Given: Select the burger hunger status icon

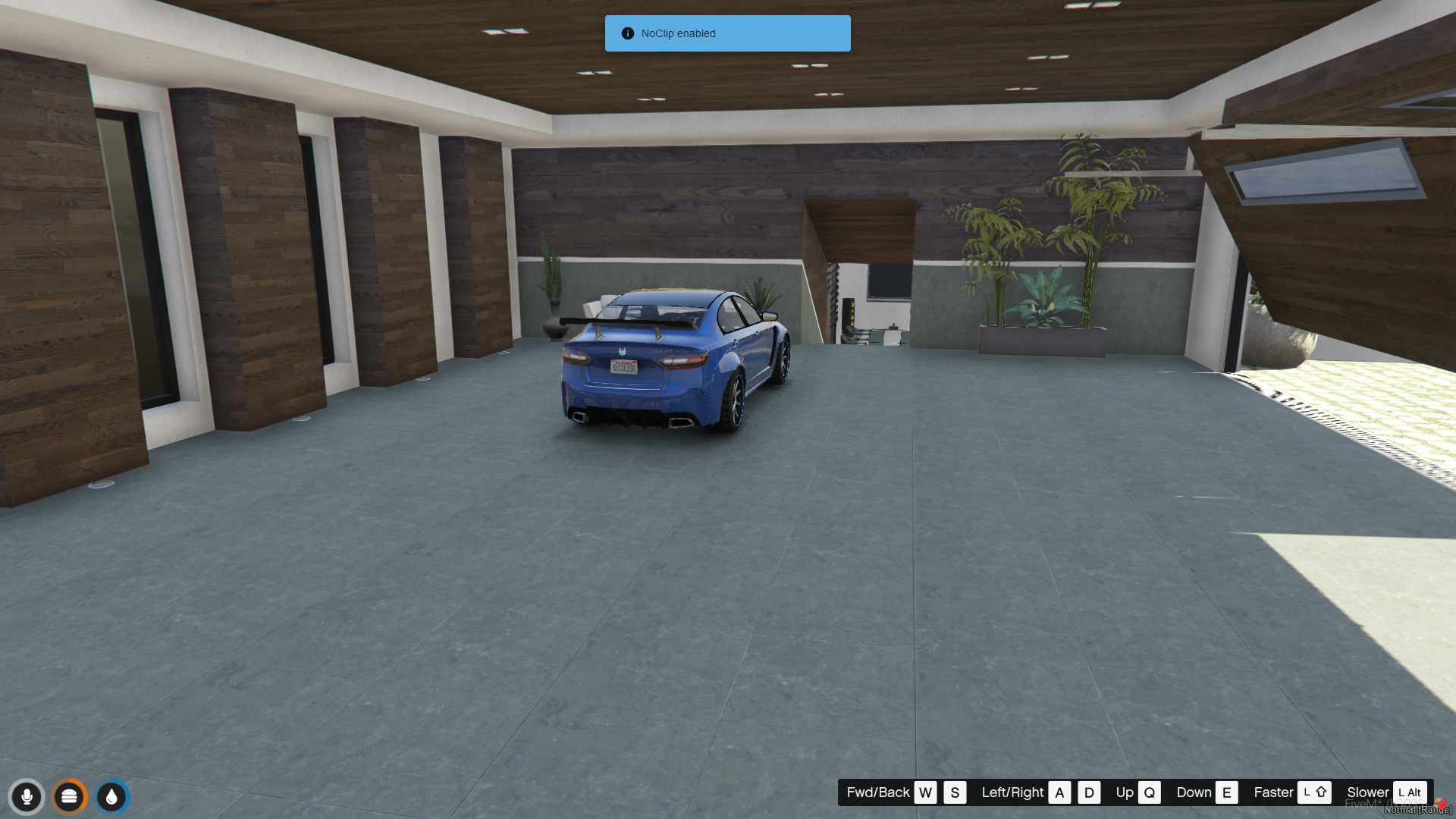Looking at the screenshot, I should pyautogui.click(x=69, y=797).
